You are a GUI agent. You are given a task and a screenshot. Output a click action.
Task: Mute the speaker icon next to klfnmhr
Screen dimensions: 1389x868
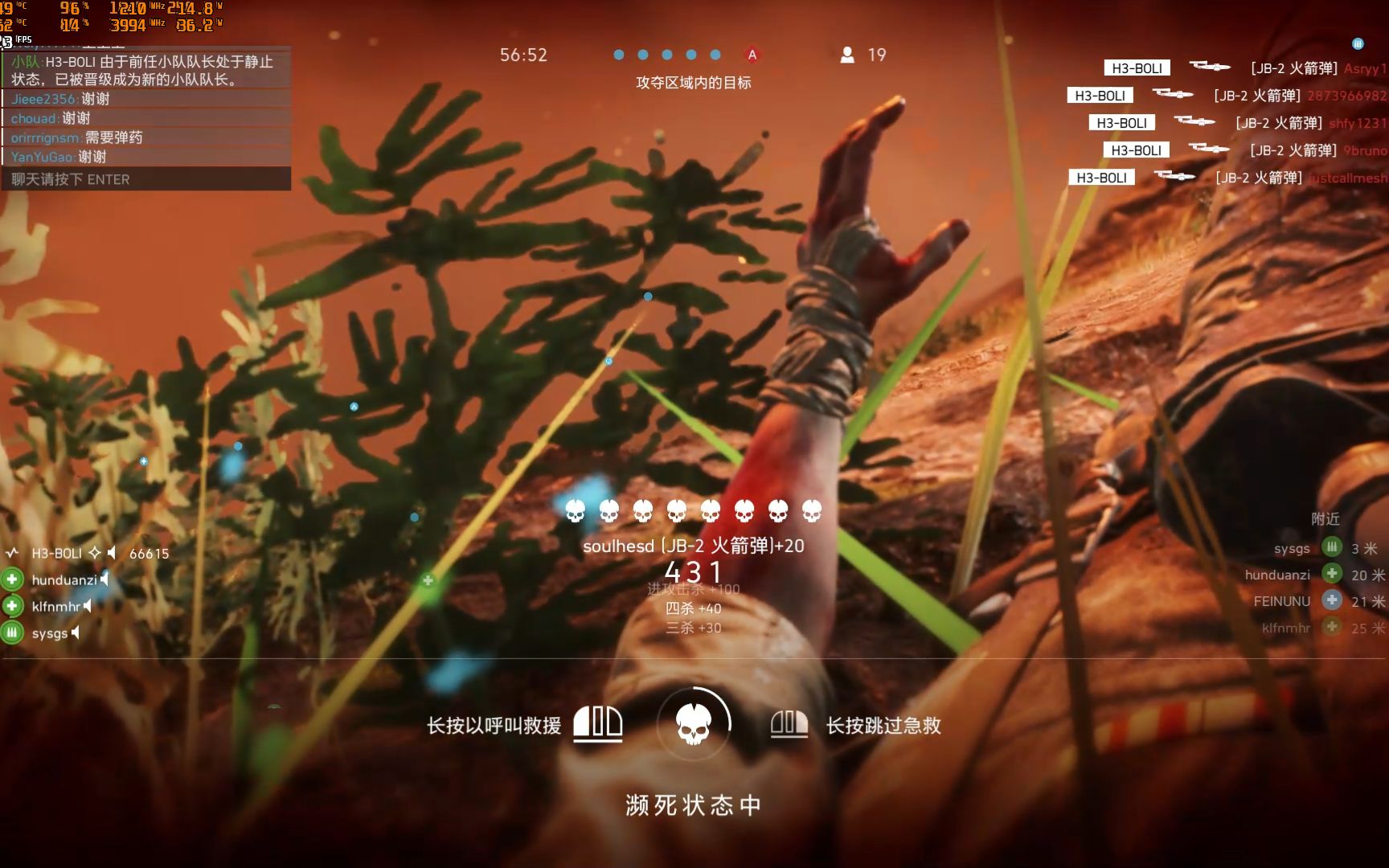pos(88,606)
